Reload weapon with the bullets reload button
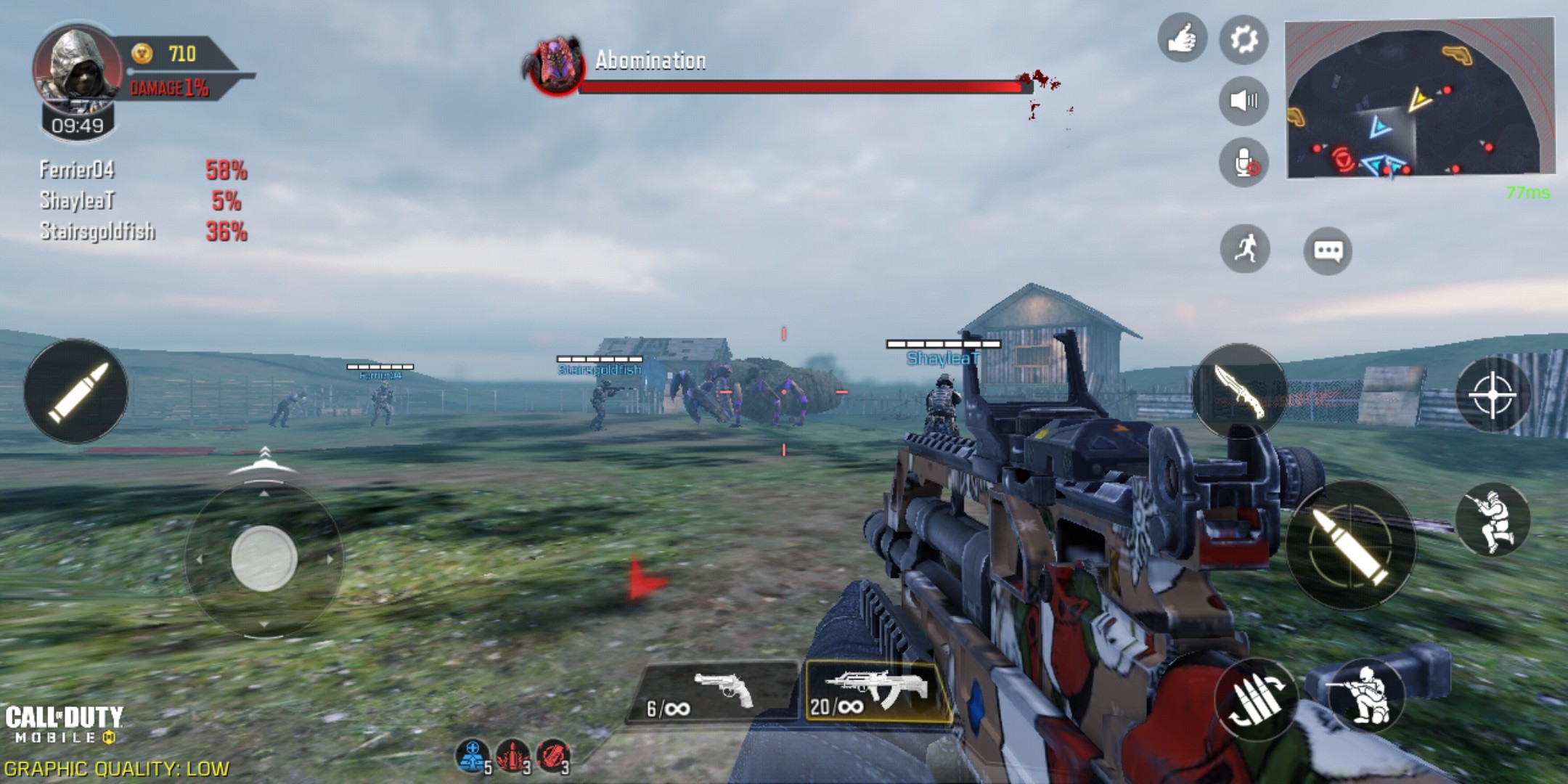Screen dimensions: 1568x784 pyautogui.click(x=1257, y=699)
